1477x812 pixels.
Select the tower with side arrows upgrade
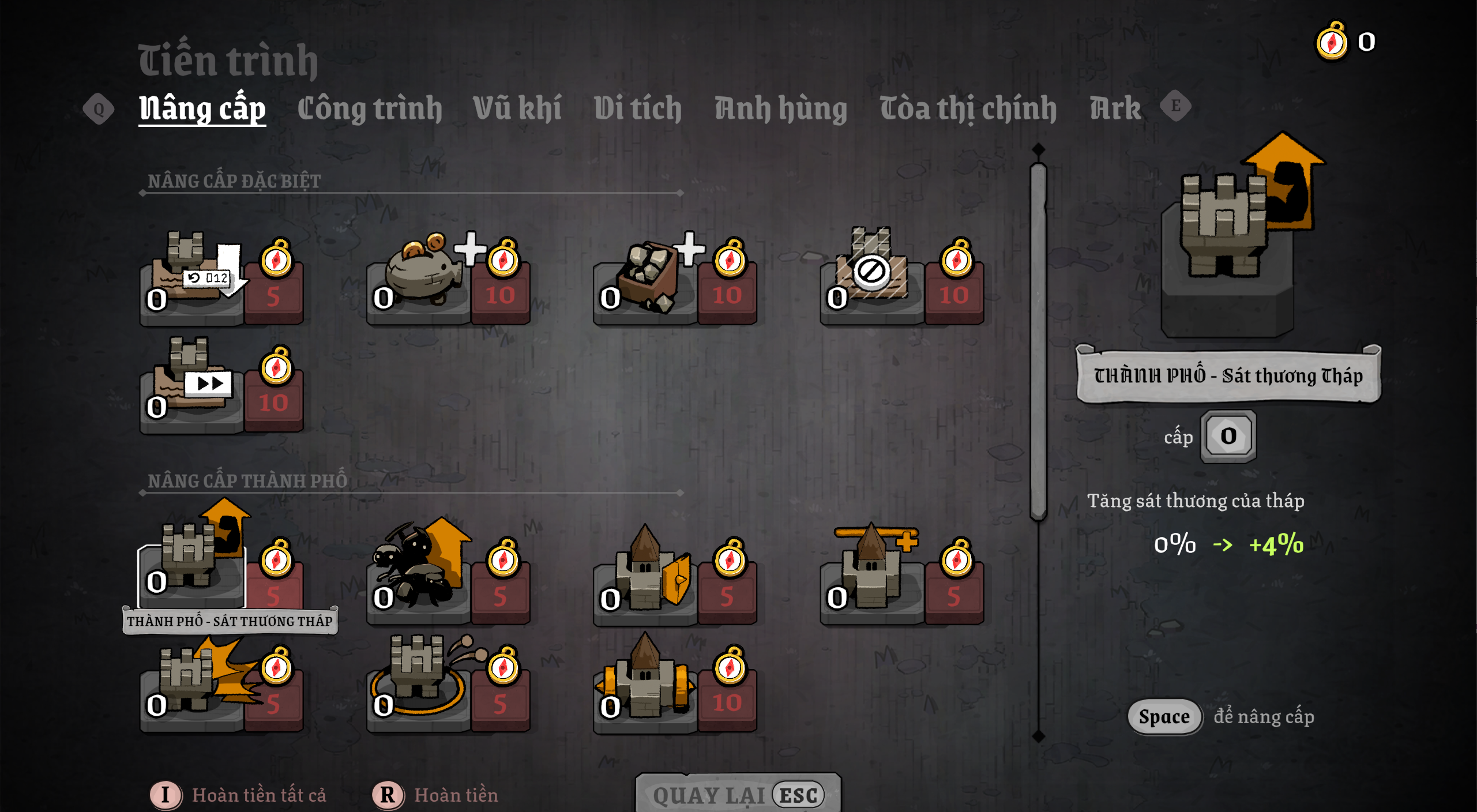point(646,683)
